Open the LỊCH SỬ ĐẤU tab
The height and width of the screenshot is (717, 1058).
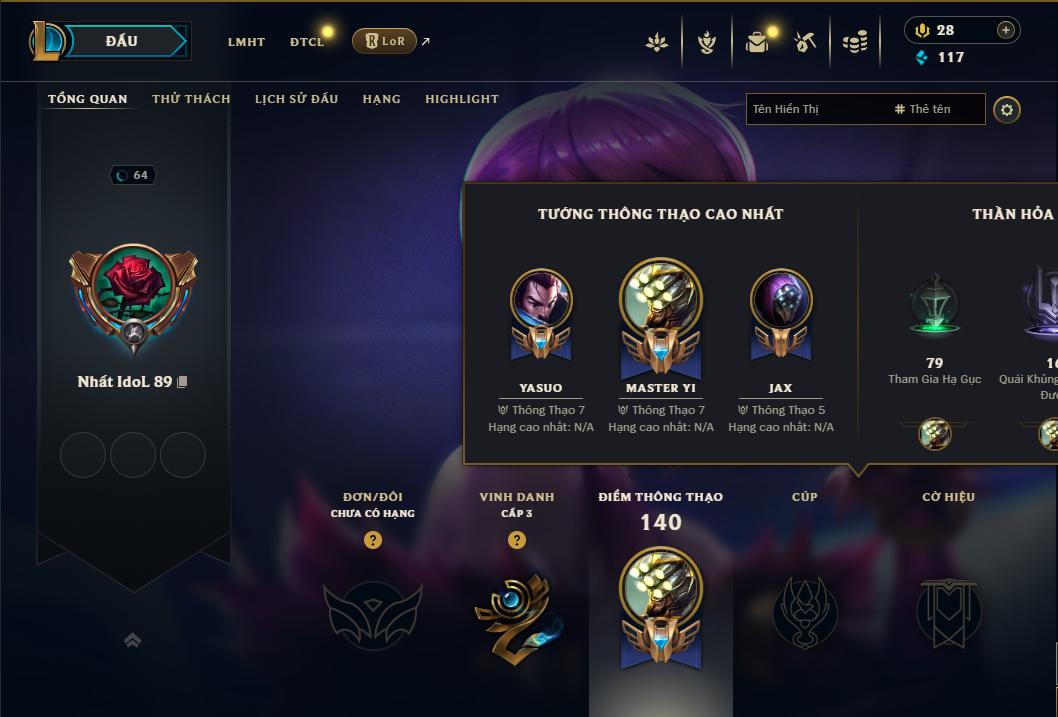pyautogui.click(x=296, y=99)
